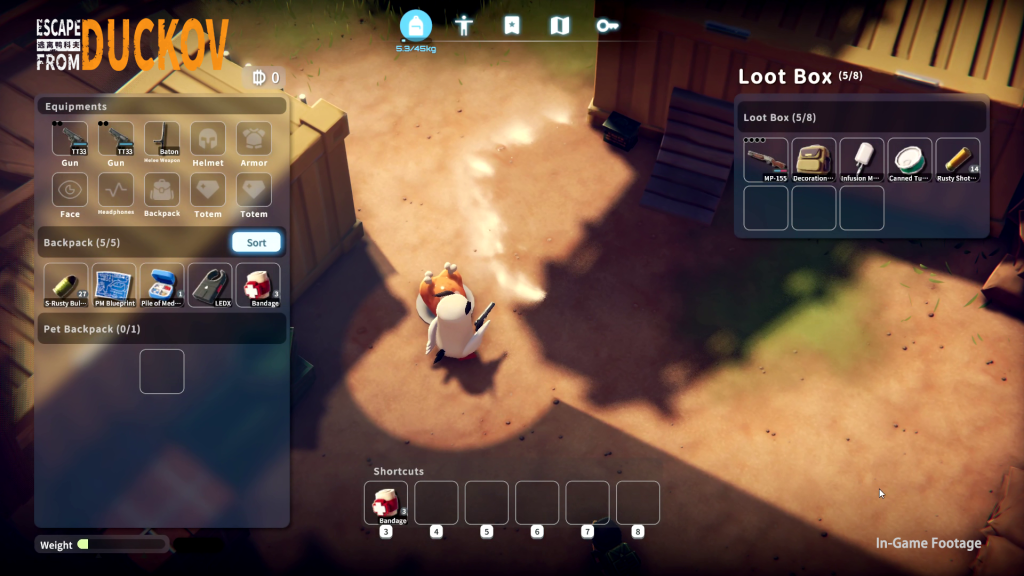Select the Rusty Shotgun shells stack
The width and height of the screenshot is (1024, 576).
click(958, 160)
